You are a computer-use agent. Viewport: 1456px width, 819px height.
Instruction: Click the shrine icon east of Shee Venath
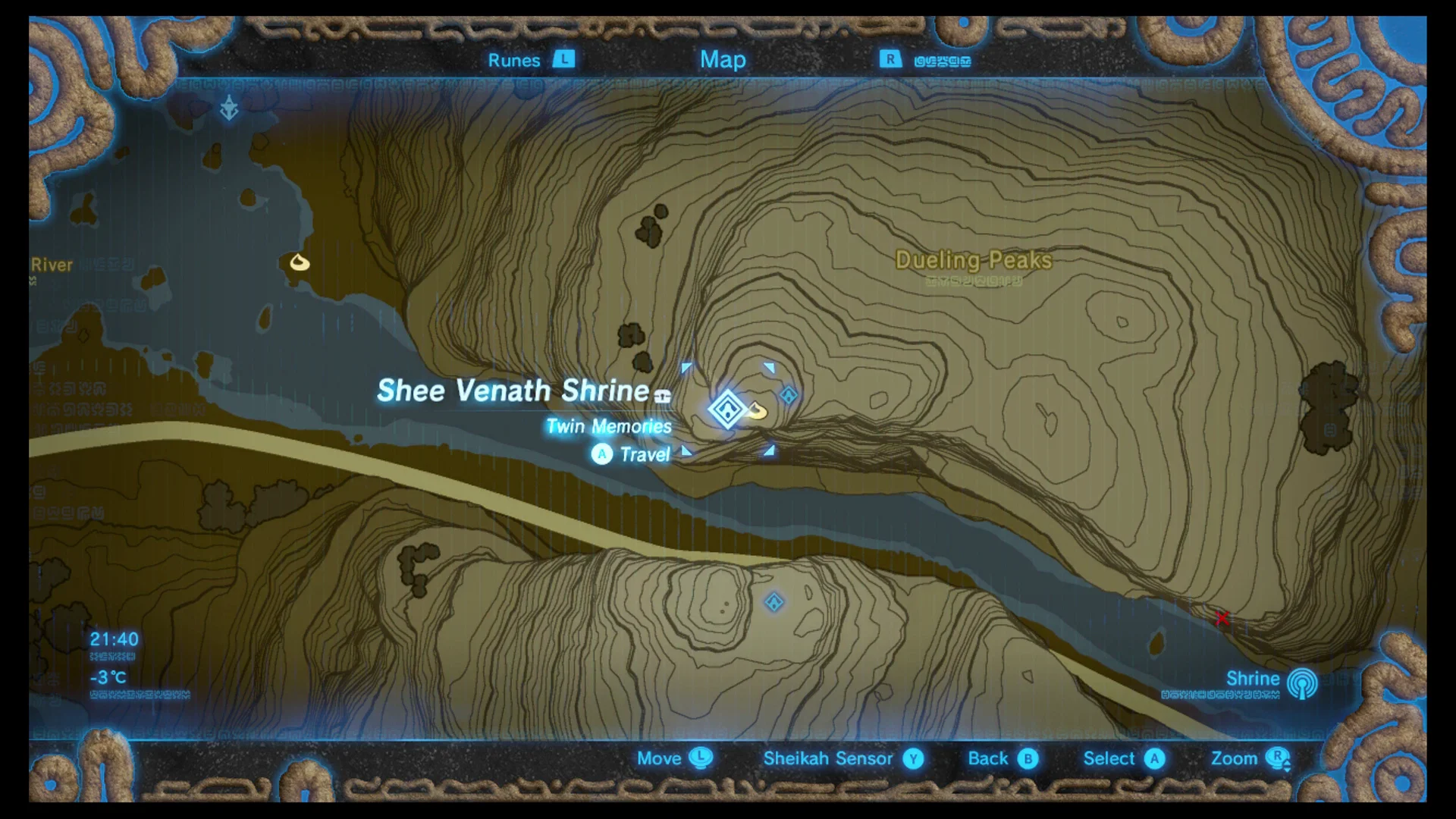[x=789, y=393]
